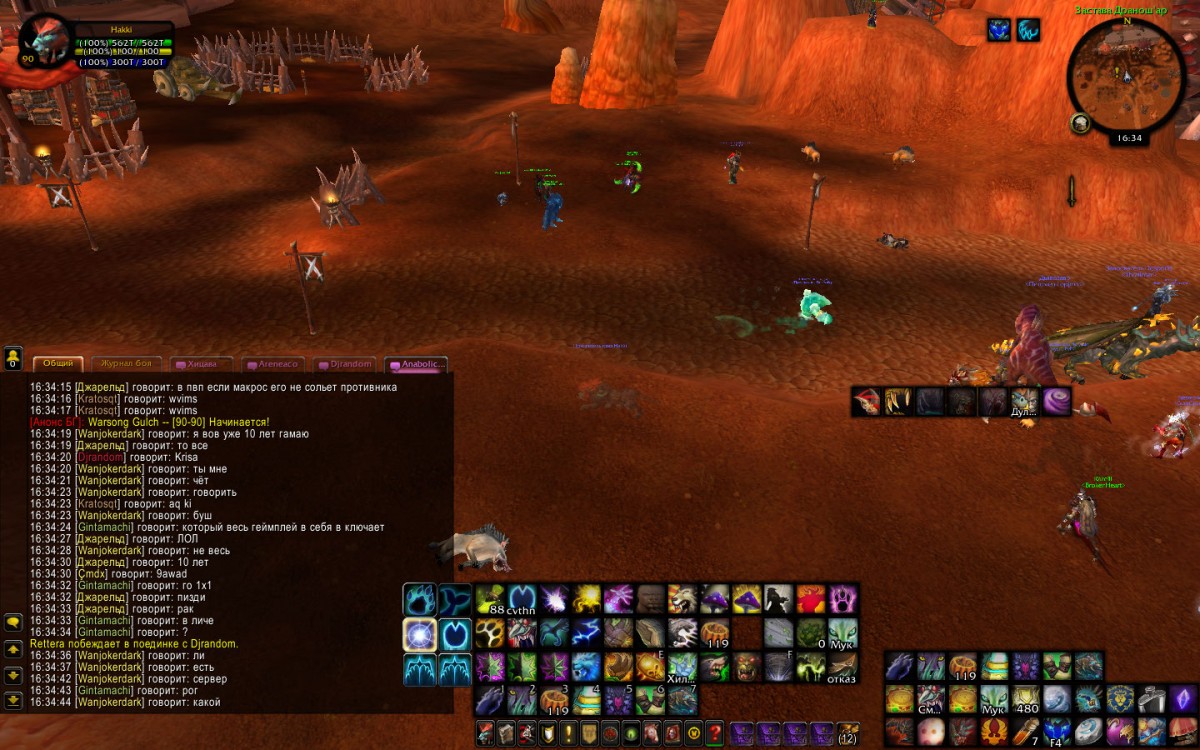Use the blue Alliance lion crest icon
The image size is (1200, 750).
(x=1119, y=698)
